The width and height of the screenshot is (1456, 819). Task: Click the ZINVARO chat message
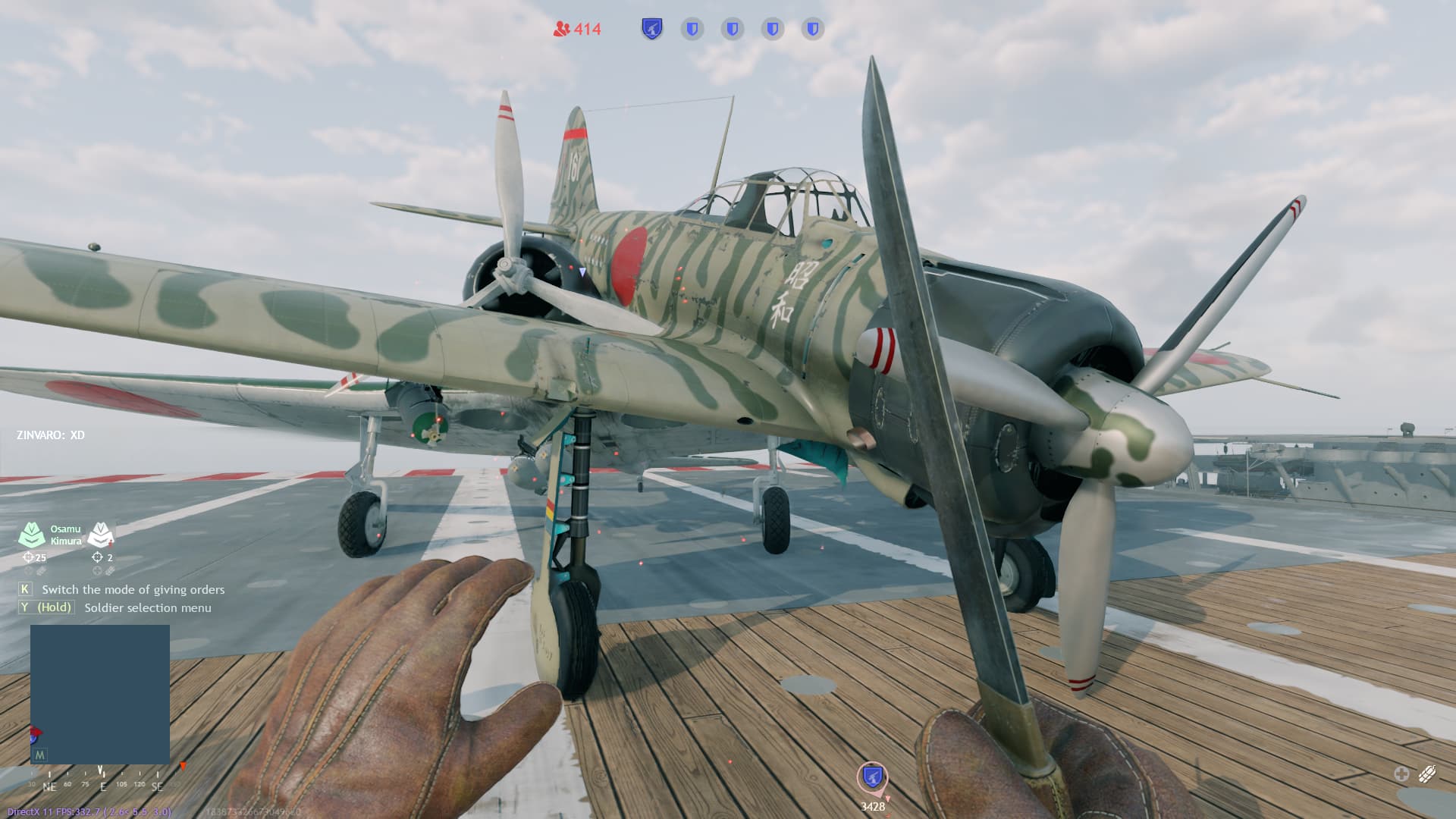coord(51,435)
